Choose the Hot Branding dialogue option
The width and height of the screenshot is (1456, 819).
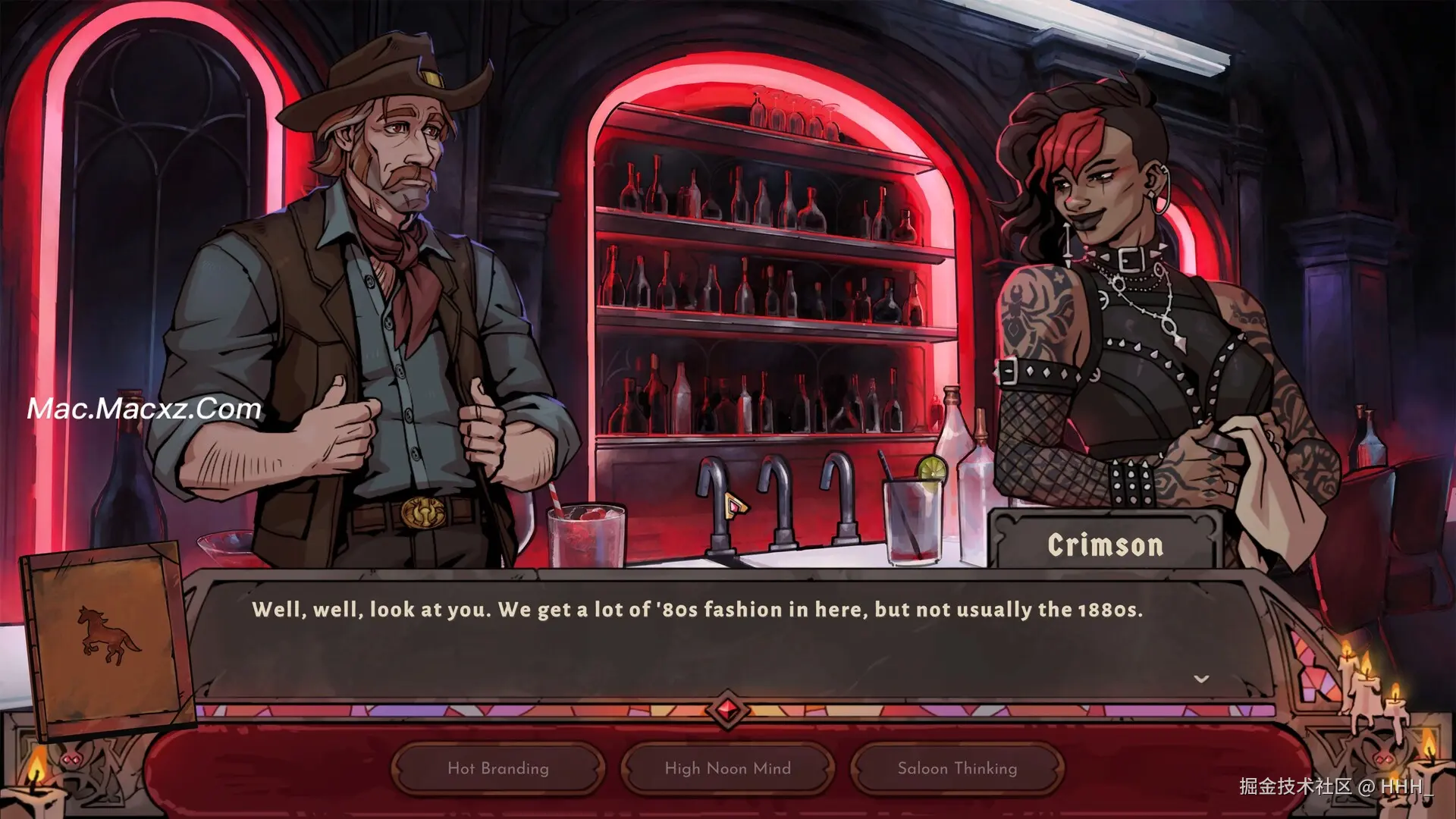pyautogui.click(x=498, y=768)
